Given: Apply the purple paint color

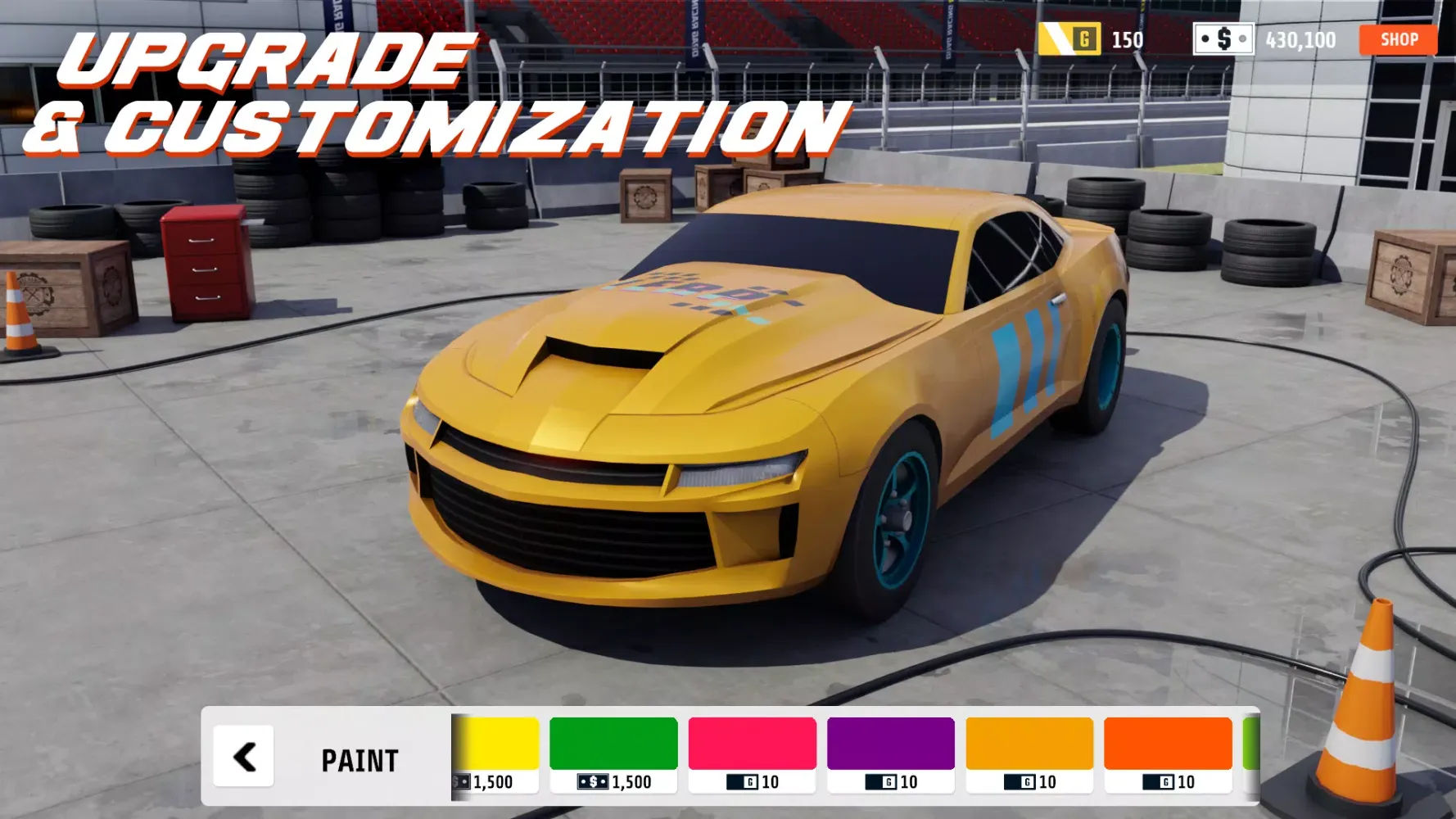Looking at the screenshot, I should click(x=890, y=744).
